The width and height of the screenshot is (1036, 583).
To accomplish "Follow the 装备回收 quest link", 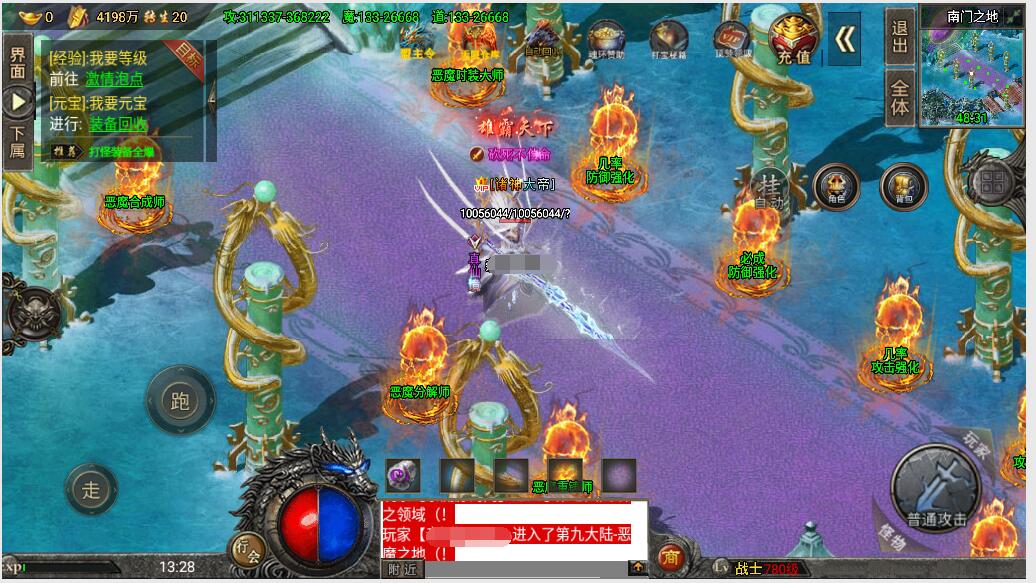I will click(118, 124).
